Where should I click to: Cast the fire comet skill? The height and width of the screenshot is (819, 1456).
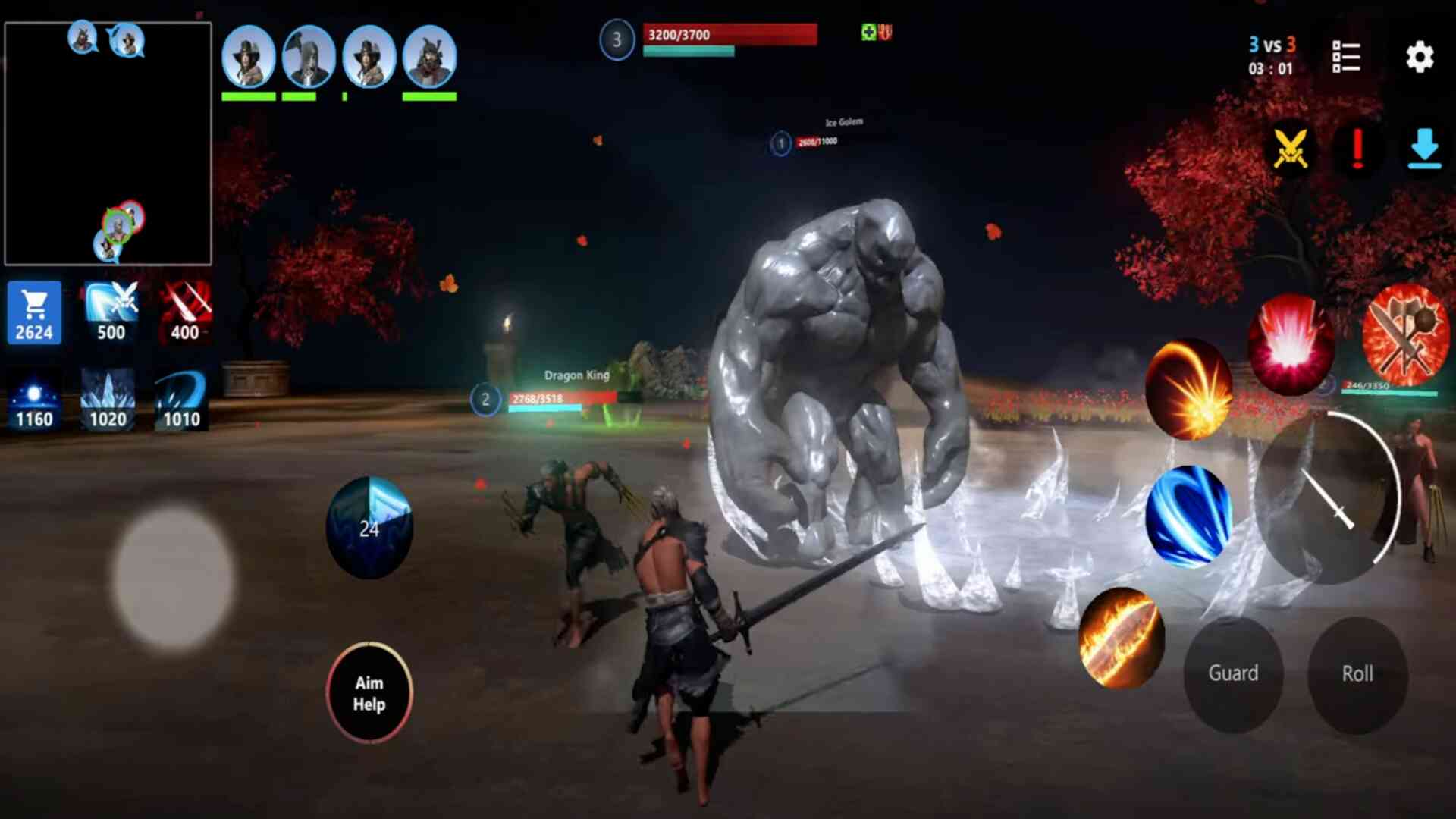pos(1188,390)
